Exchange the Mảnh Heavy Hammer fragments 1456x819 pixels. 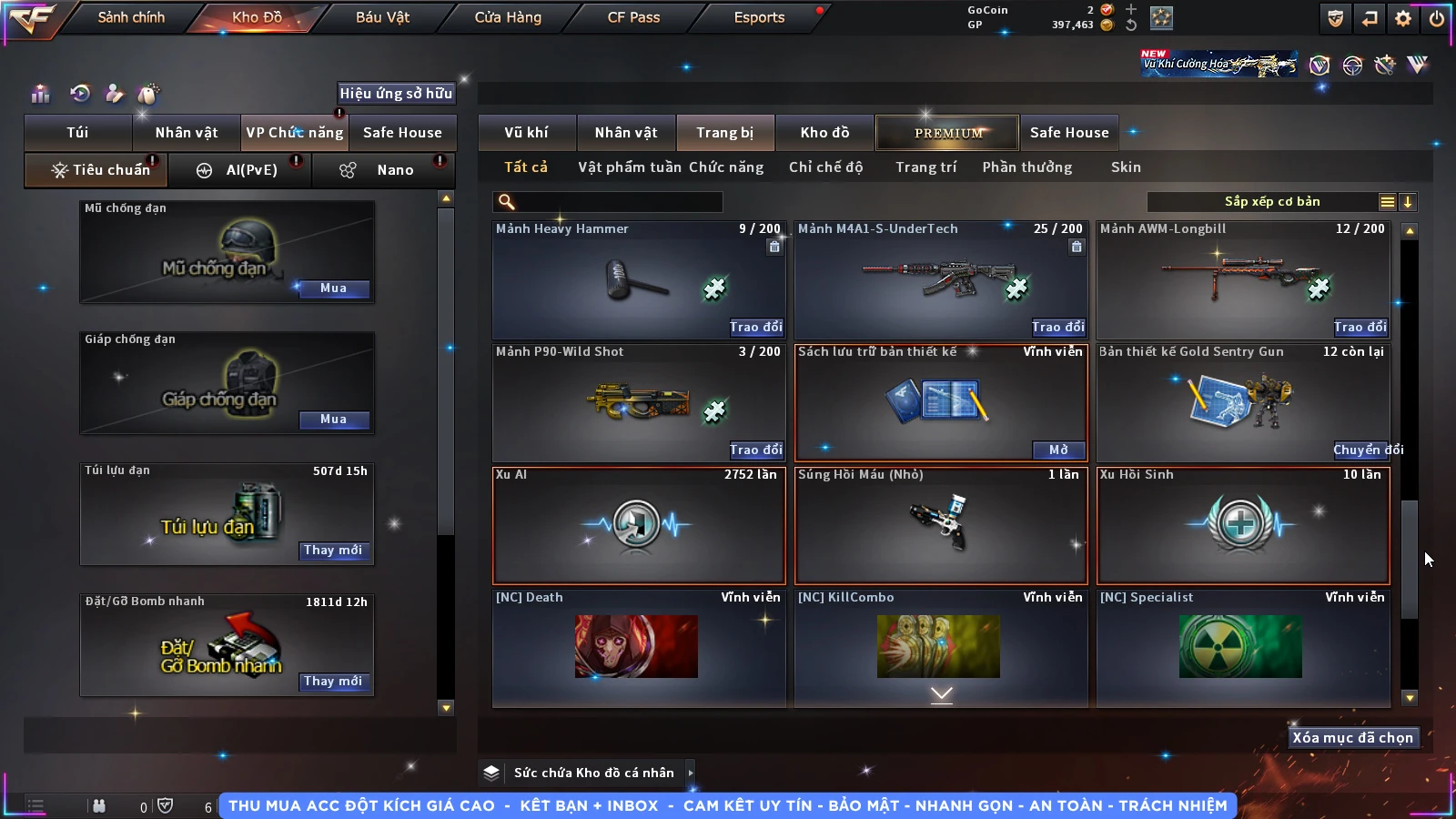pos(755,327)
